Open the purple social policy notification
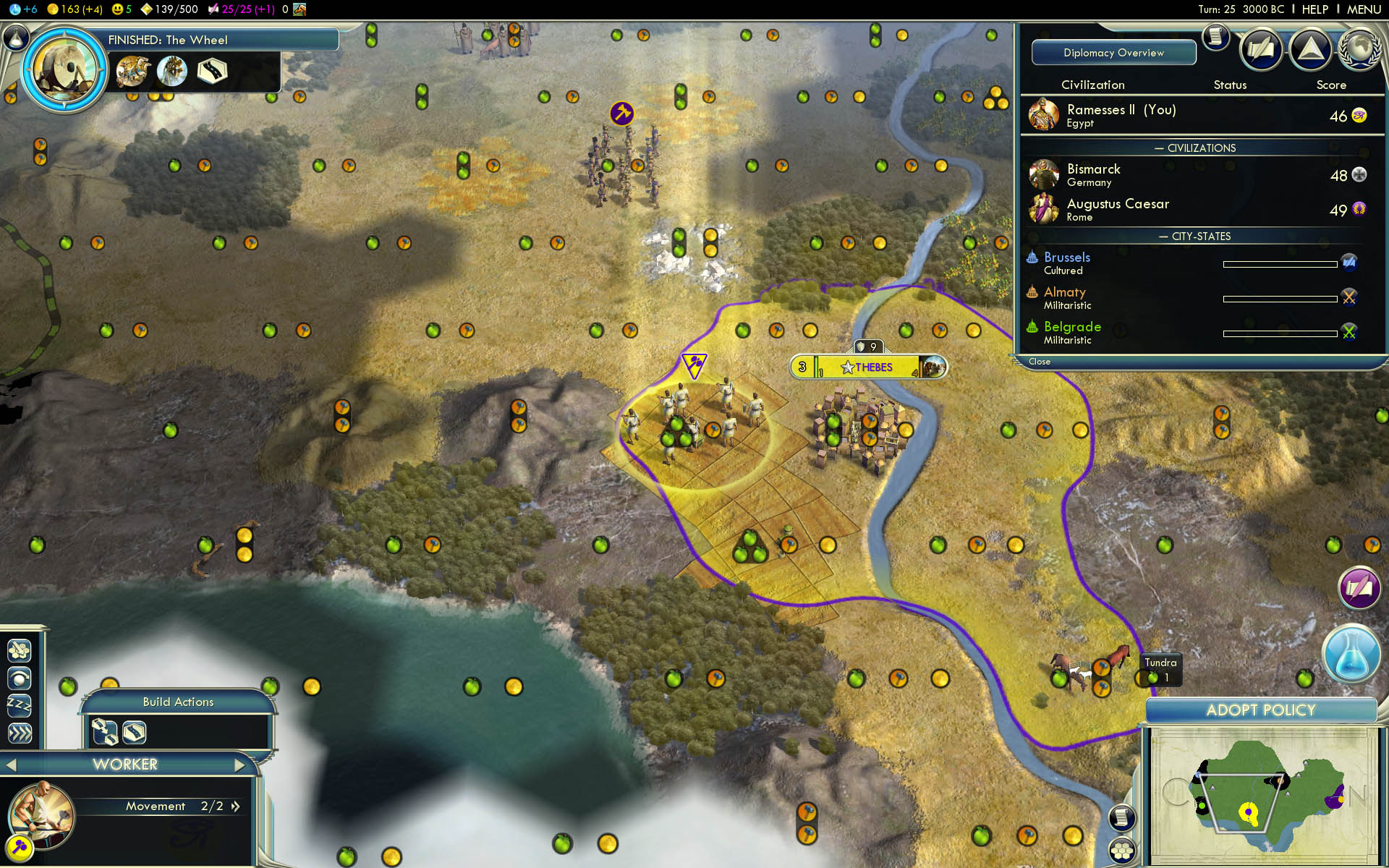Viewport: 1389px width, 868px height. click(x=1359, y=587)
